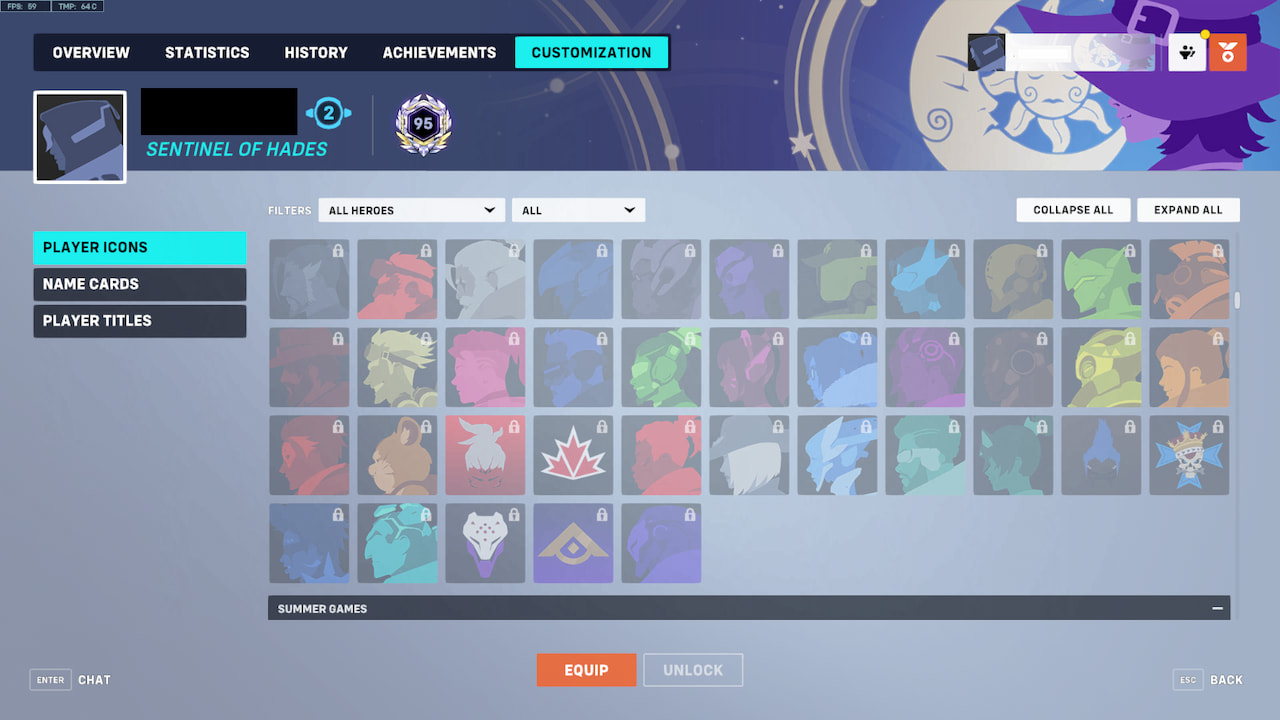The width and height of the screenshot is (1280, 720).
Task: Click the Equip button
Action: coord(586,670)
